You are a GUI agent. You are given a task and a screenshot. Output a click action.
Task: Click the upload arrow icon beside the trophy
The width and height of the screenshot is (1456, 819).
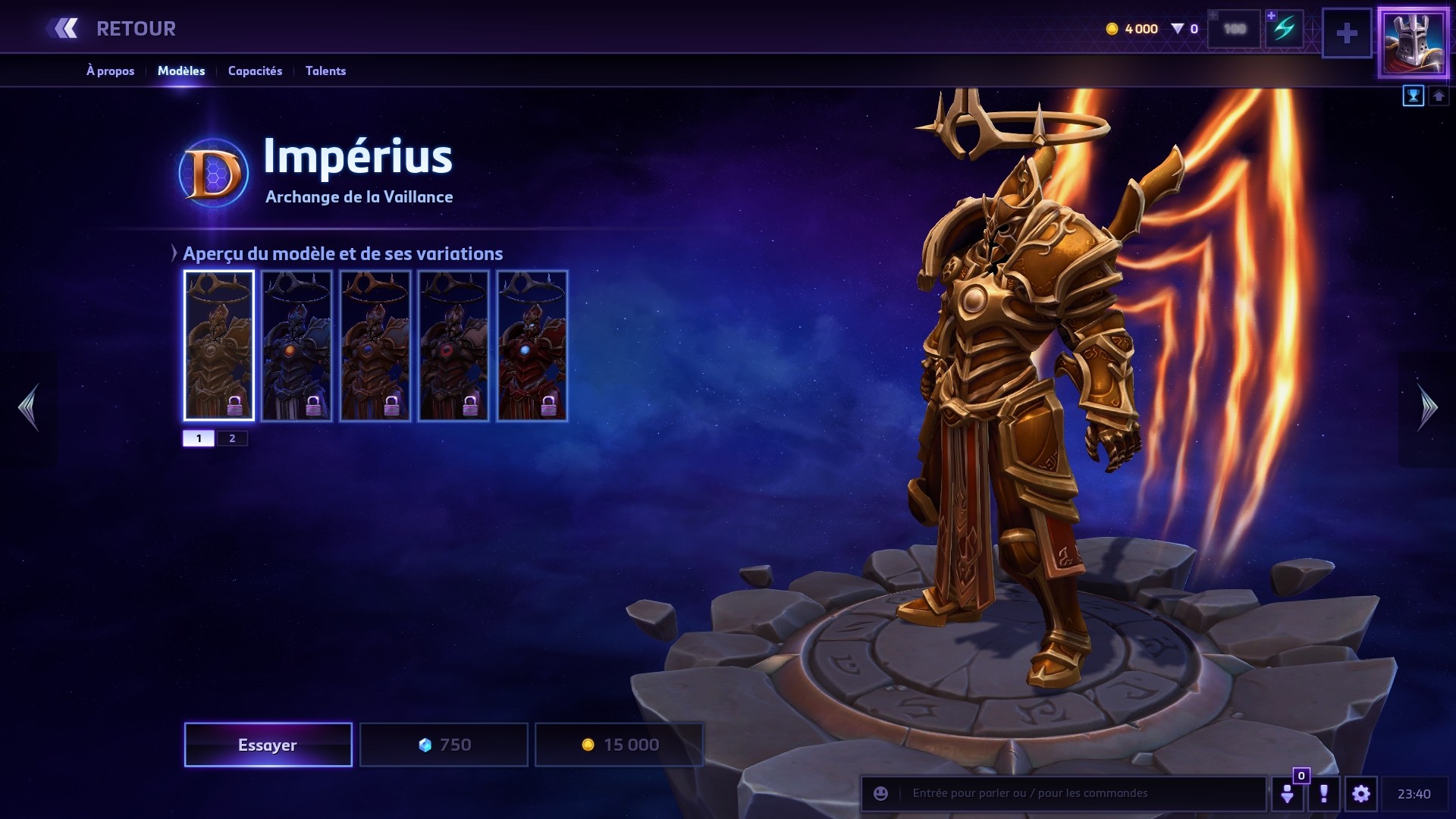click(1438, 96)
